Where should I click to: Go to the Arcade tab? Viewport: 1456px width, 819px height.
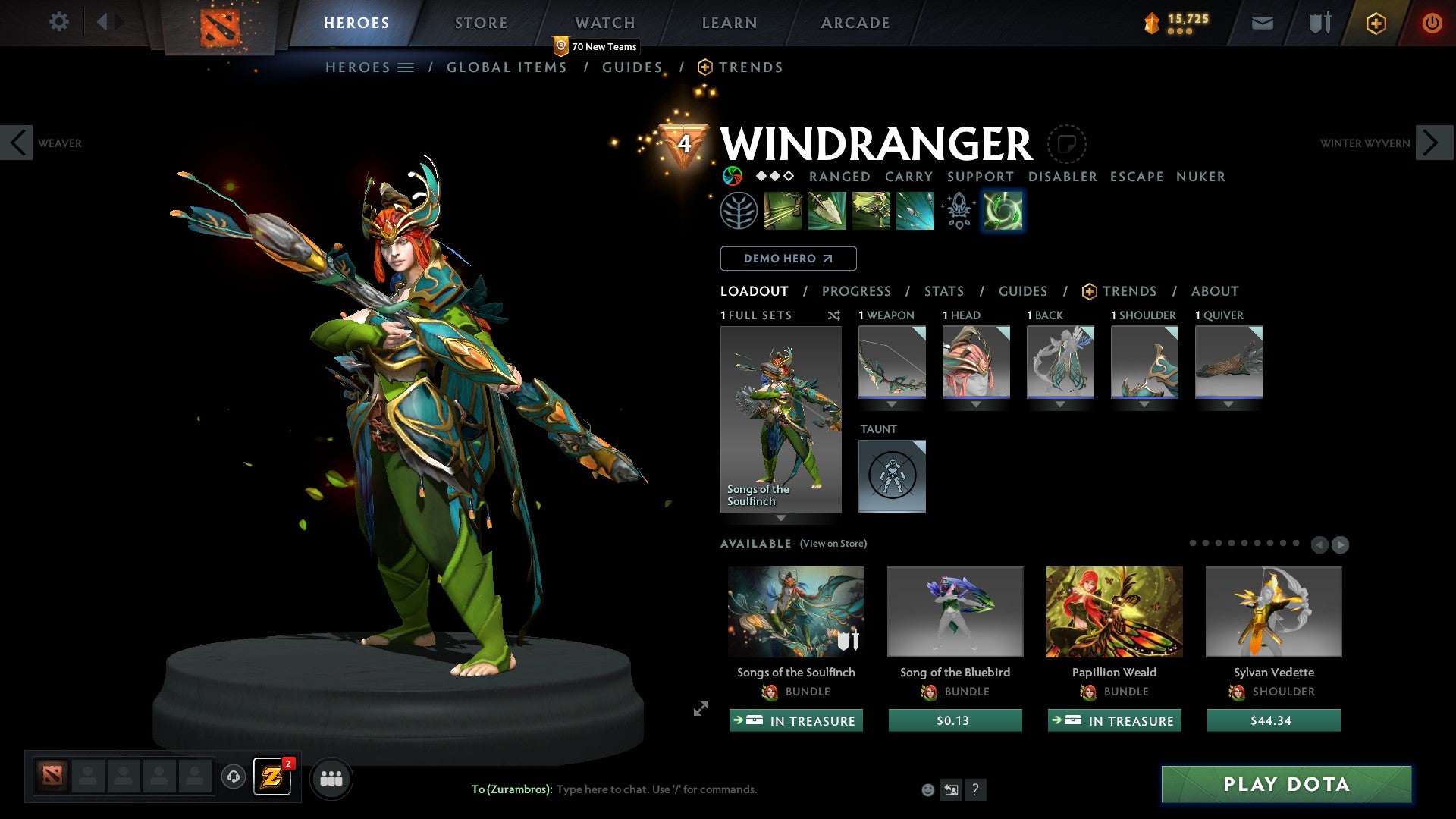click(x=855, y=23)
